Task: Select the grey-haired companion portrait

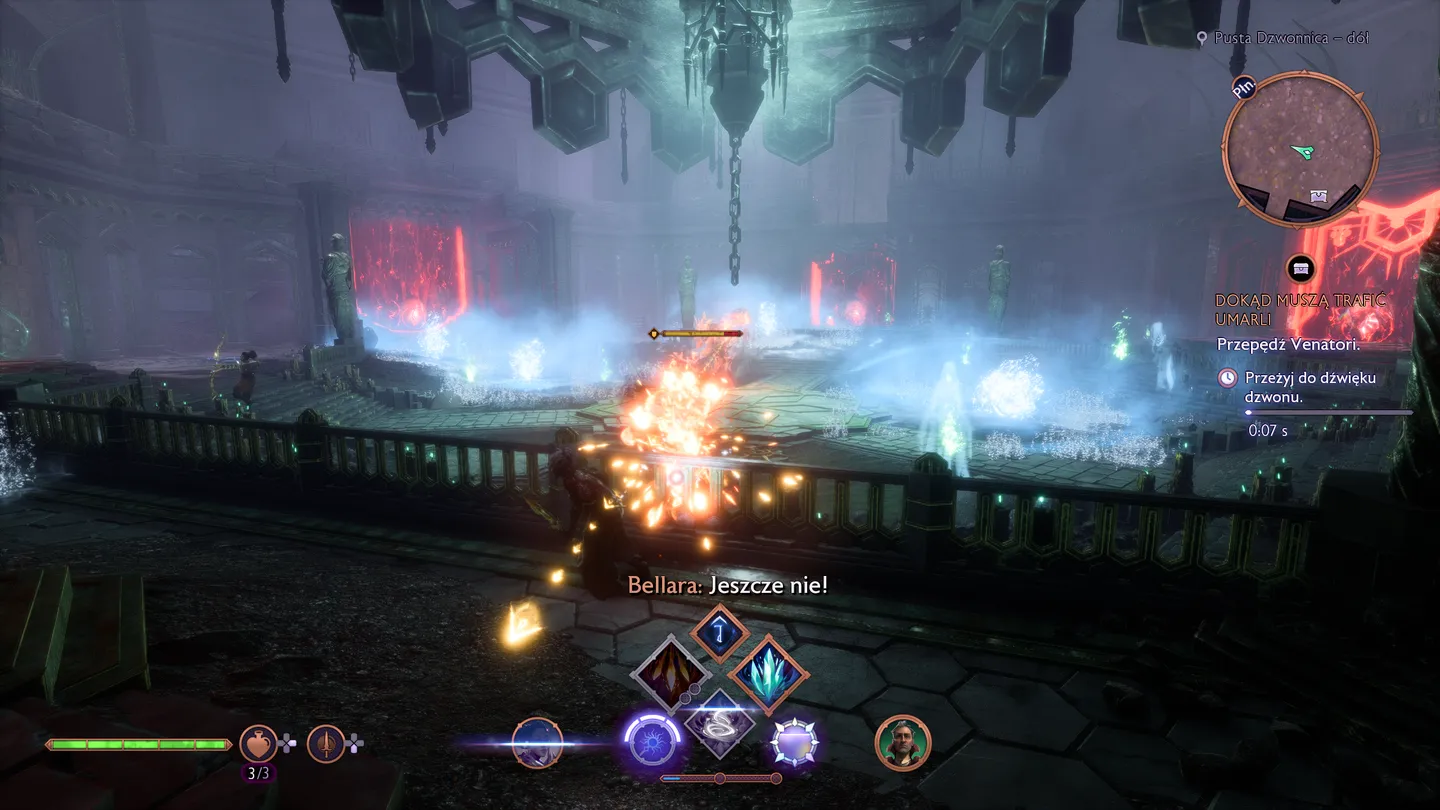Action: click(x=903, y=743)
